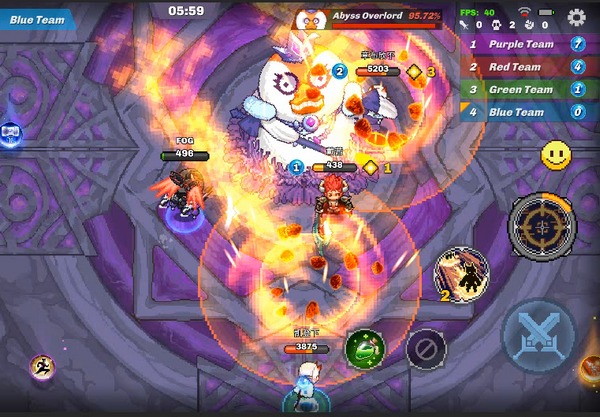Tap the yellow smiley emote button
Screen dimensions: 600x417
556,155
